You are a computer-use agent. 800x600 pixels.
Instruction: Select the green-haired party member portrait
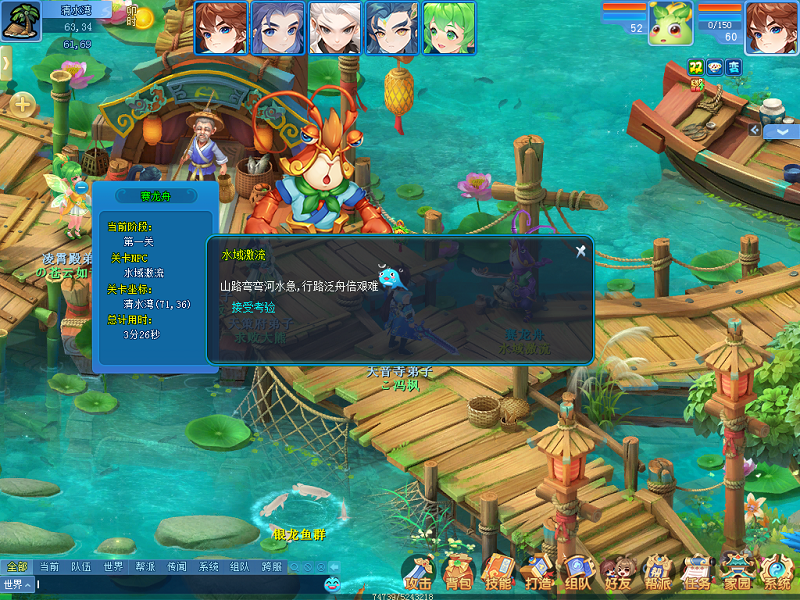(447, 28)
